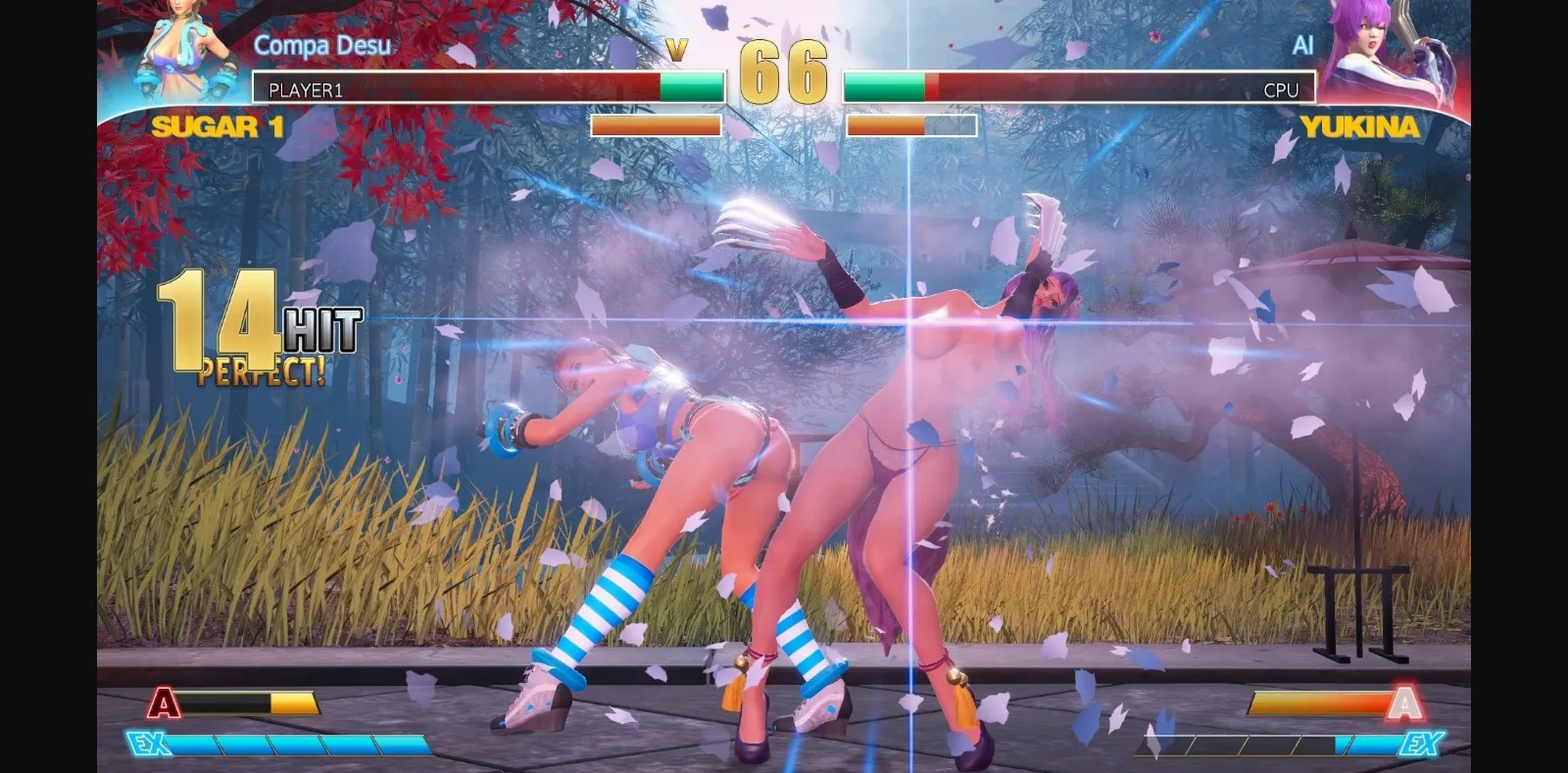Click the Compa Desu title text
This screenshot has height=773, width=1568.
point(321,45)
